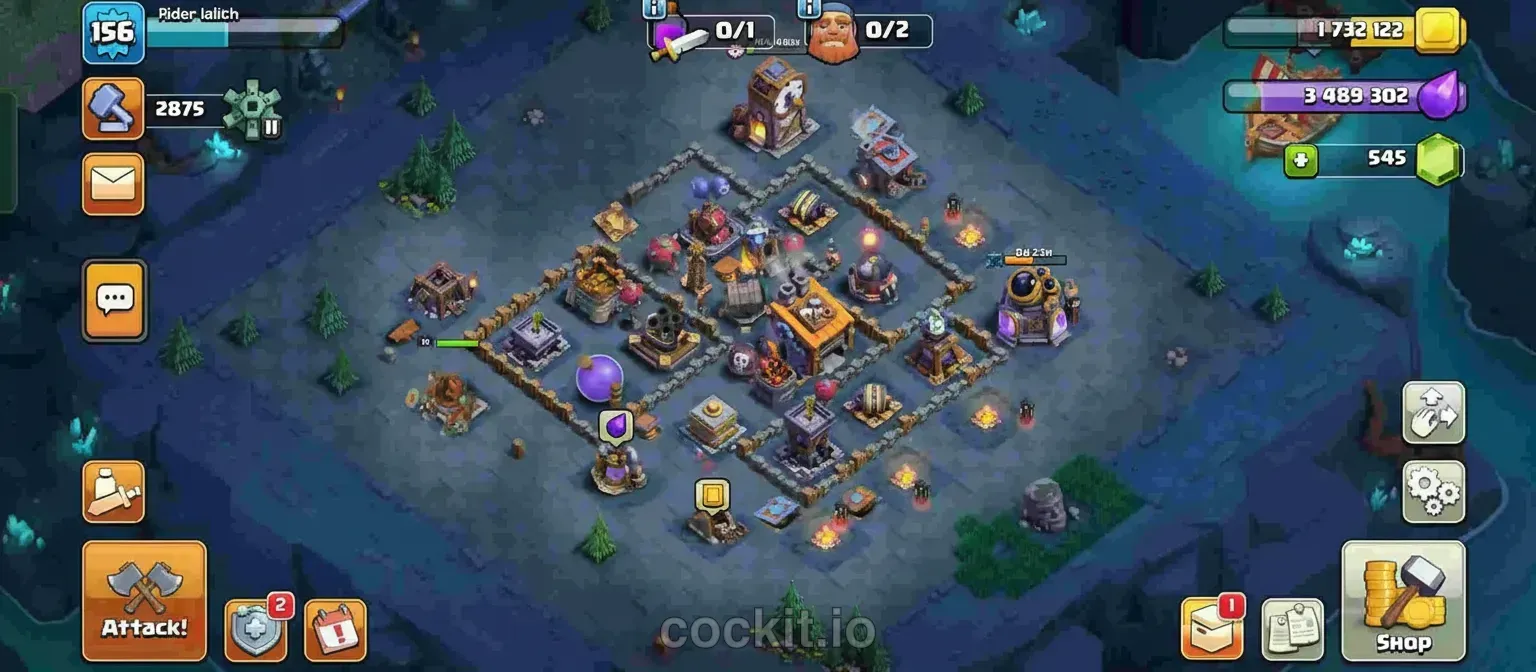Open the army potion and sword button
Screen dimensions: 1536x672
[x=113, y=492]
